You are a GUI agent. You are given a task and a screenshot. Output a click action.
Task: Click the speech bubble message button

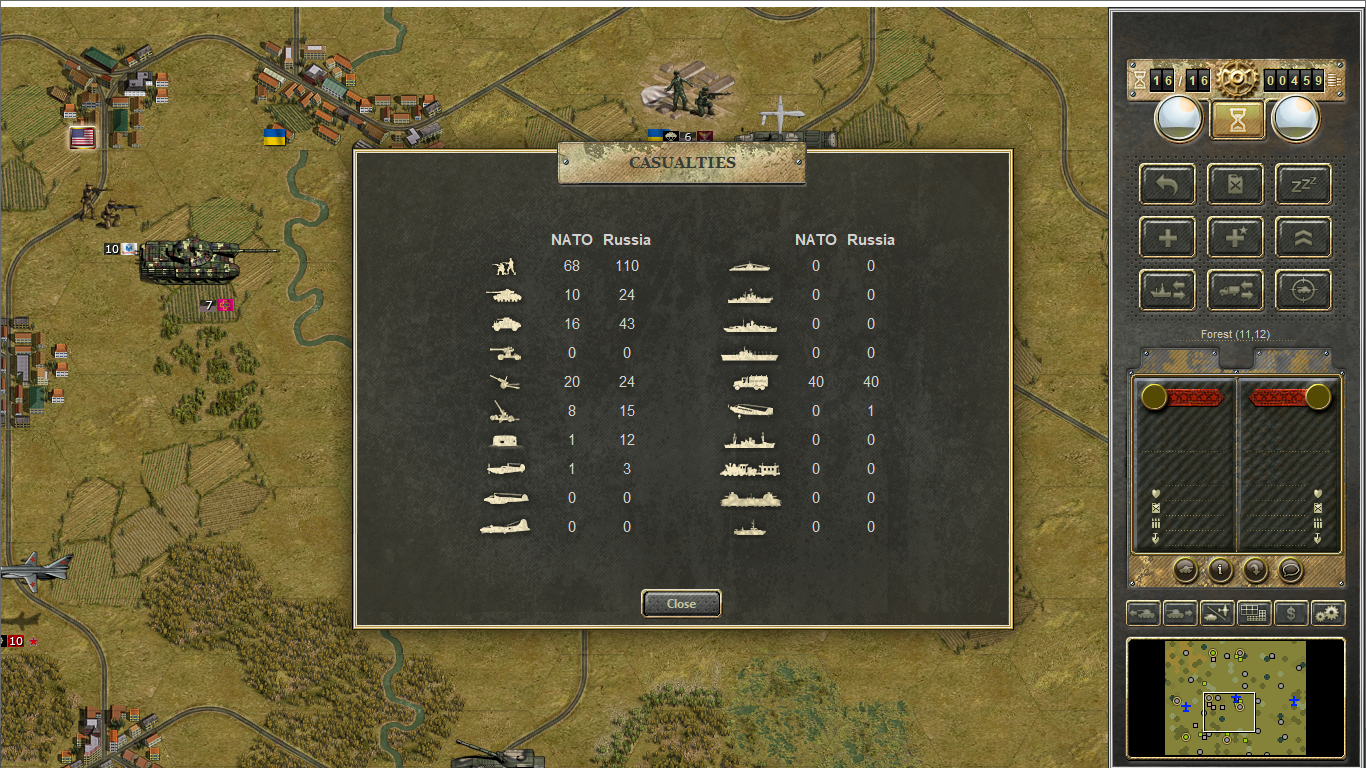point(1291,569)
